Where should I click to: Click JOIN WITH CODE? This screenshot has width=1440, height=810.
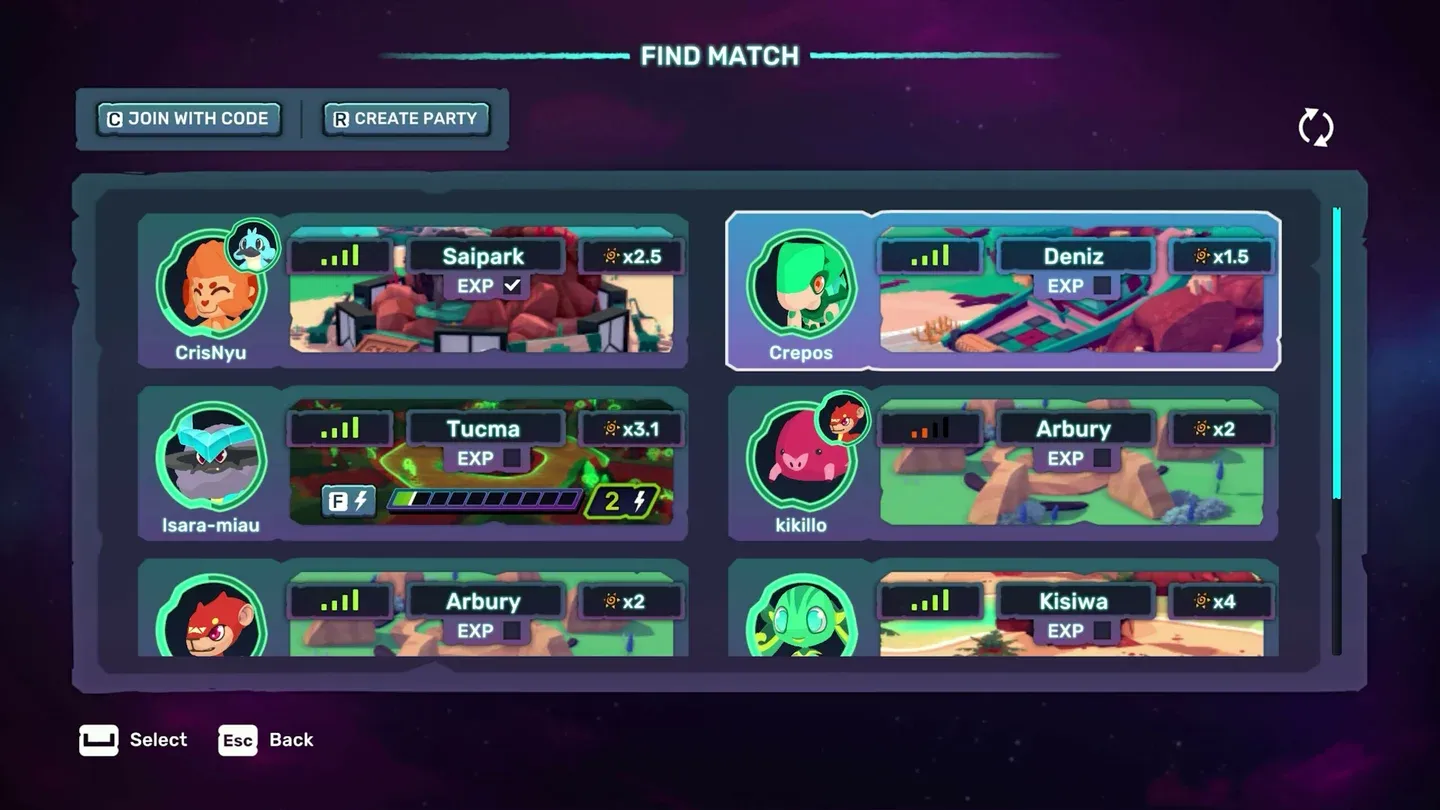pyautogui.click(x=188, y=118)
